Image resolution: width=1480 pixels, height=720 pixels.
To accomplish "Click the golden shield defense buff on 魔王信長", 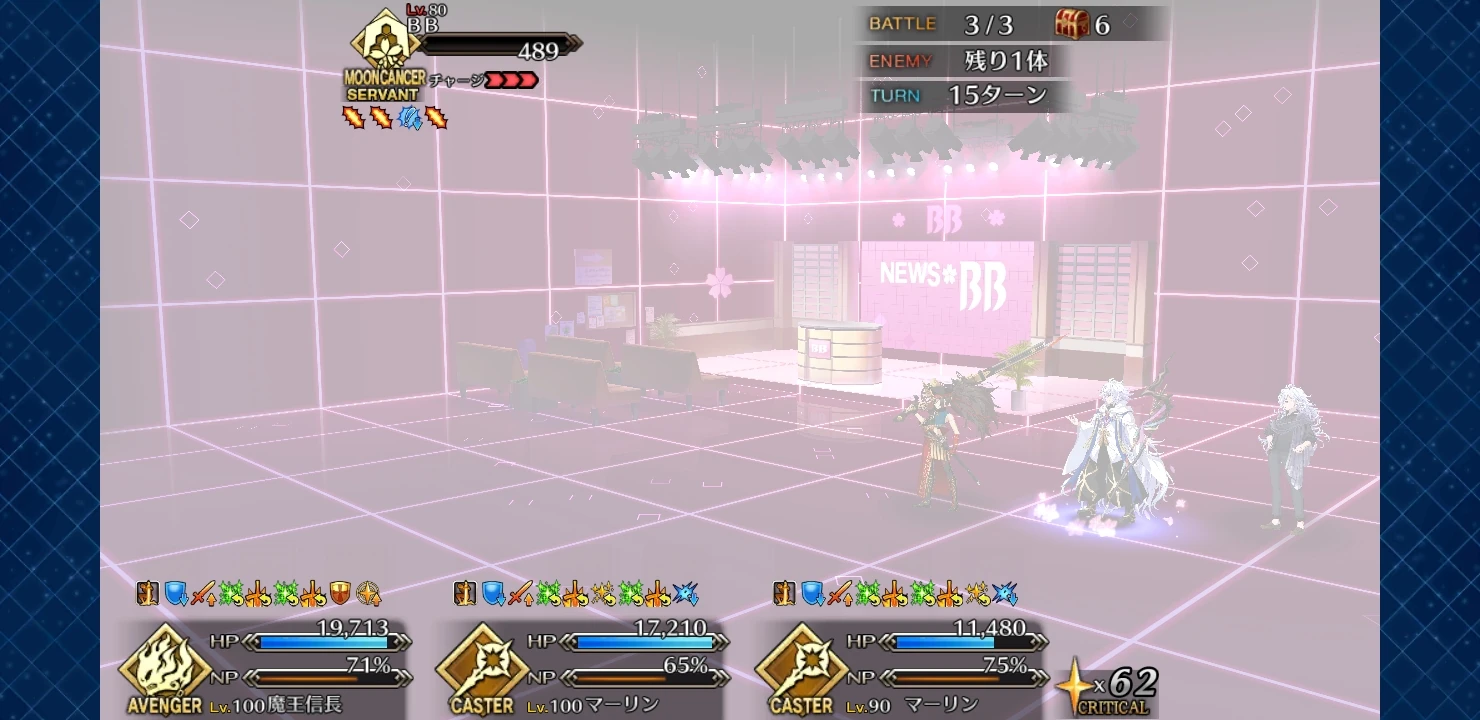I will 340,594.
